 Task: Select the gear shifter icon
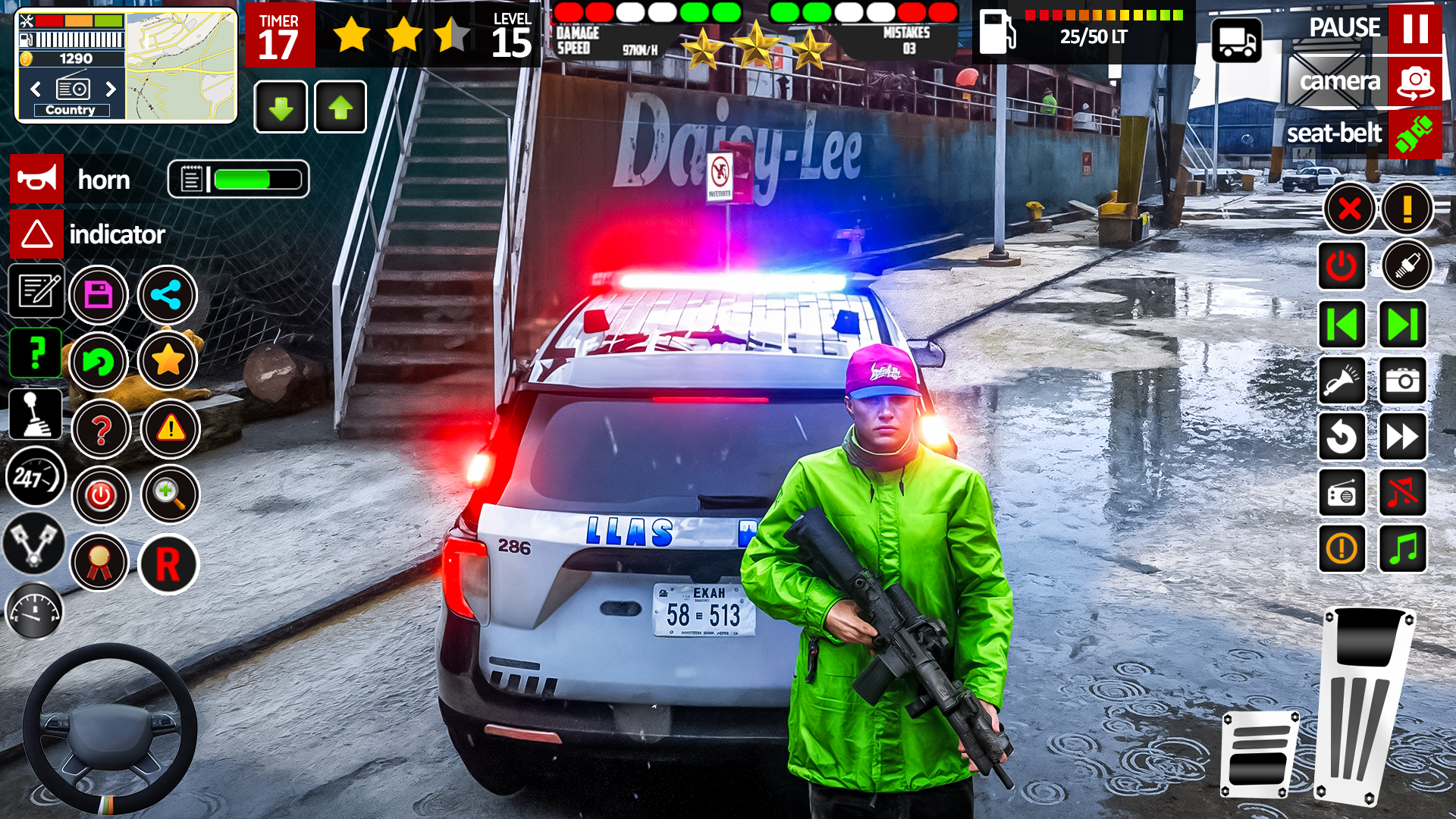[35, 415]
